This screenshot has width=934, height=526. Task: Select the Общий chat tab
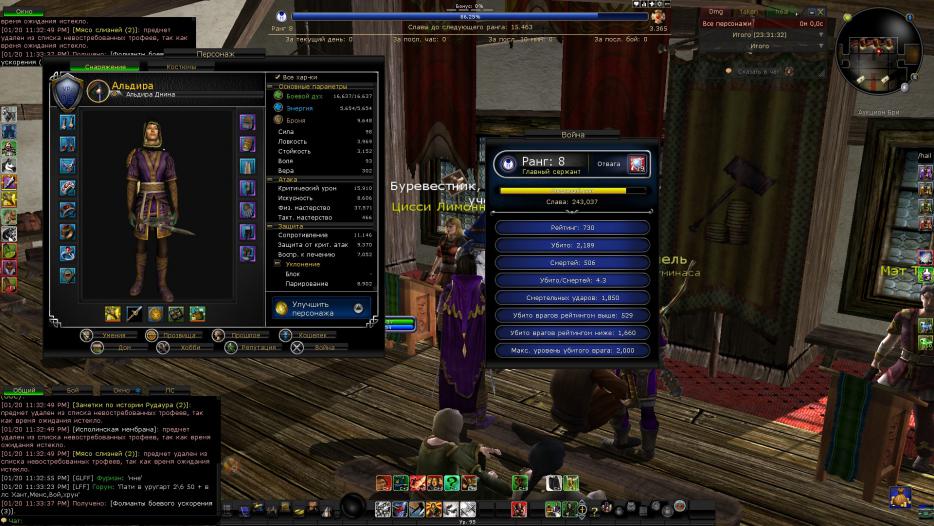pyautogui.click(x=23, y=390)
